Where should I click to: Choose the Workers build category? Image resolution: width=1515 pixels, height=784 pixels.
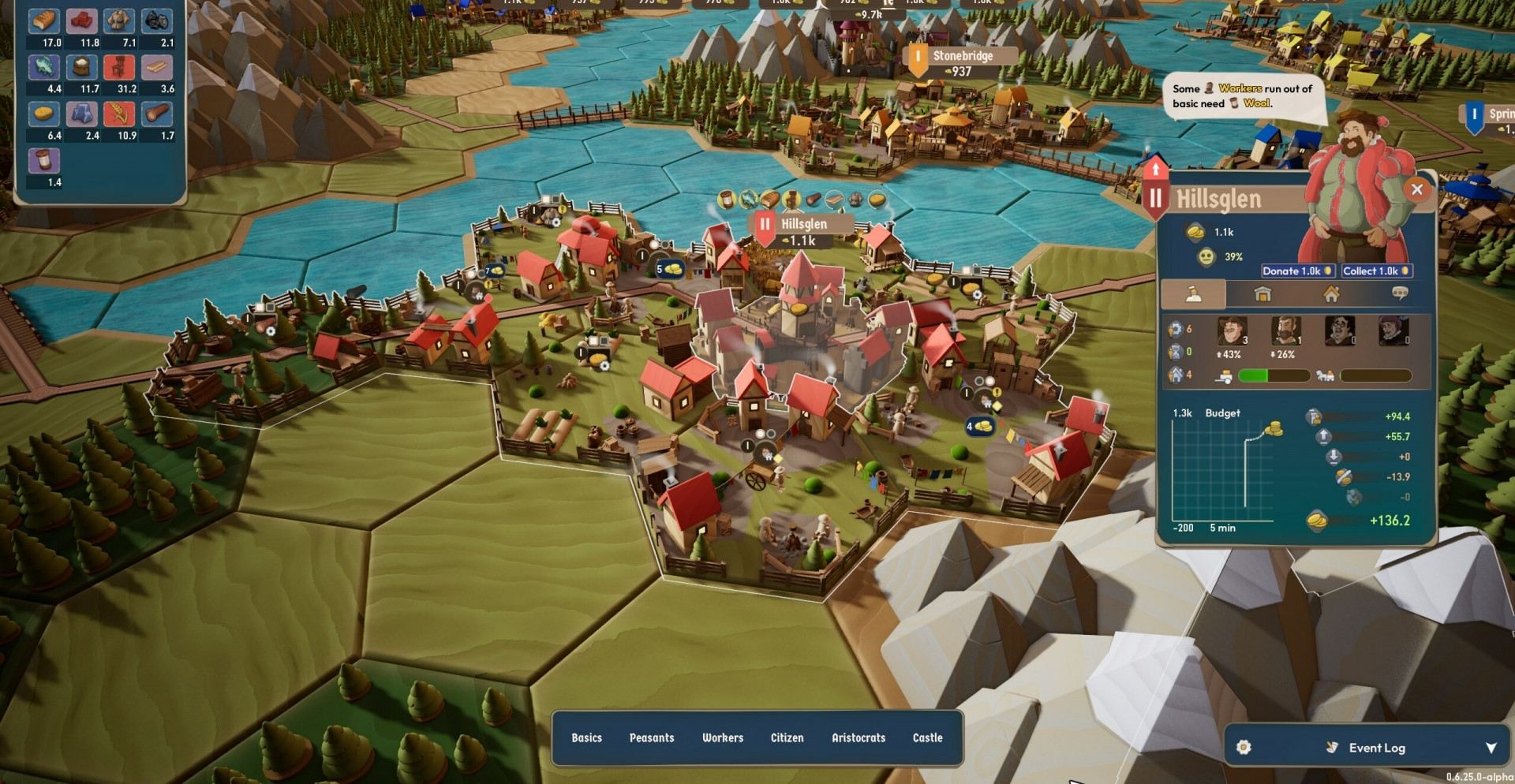click(x=723, y=738)
